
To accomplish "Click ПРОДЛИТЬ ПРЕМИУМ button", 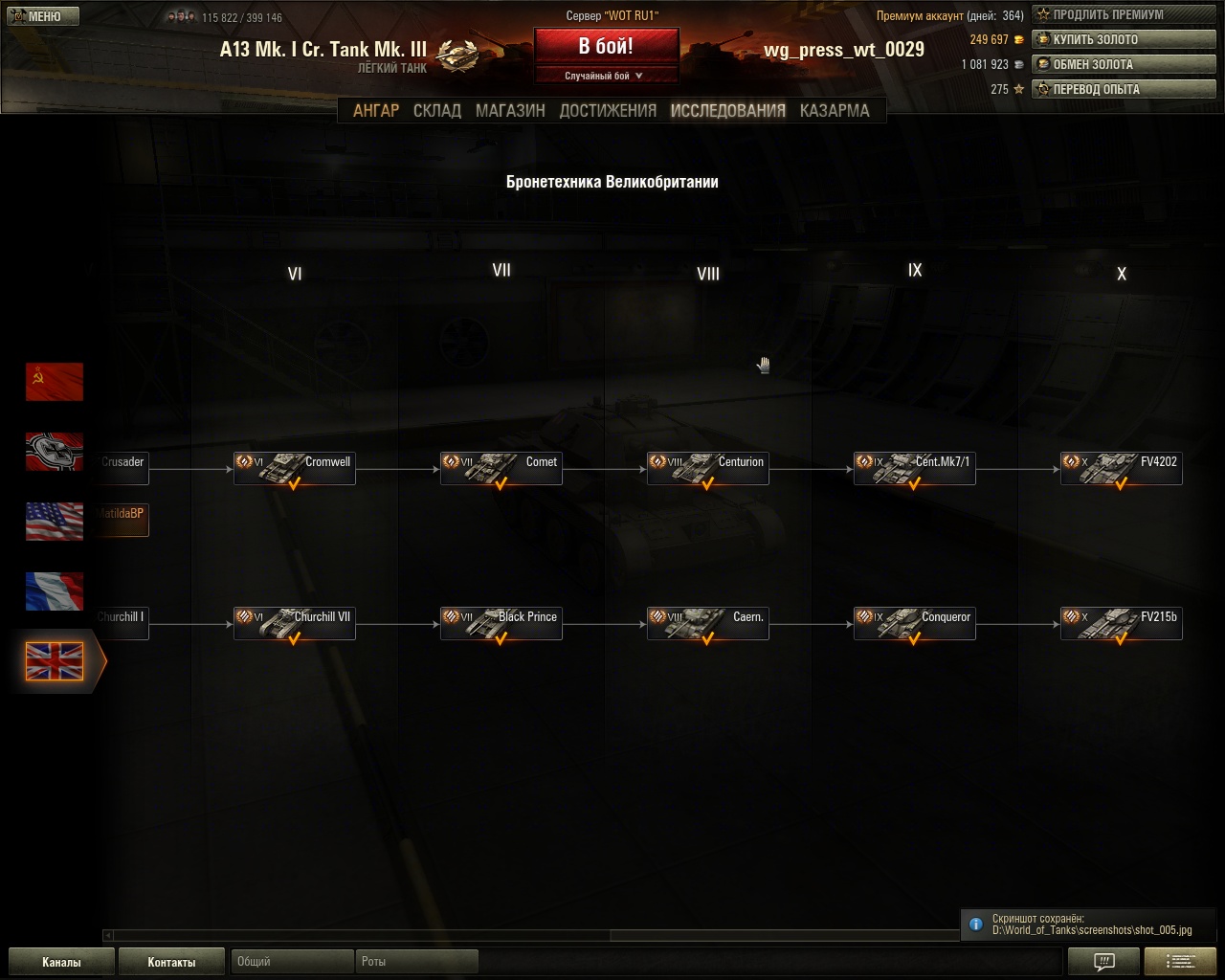I will pos(1124,14).
